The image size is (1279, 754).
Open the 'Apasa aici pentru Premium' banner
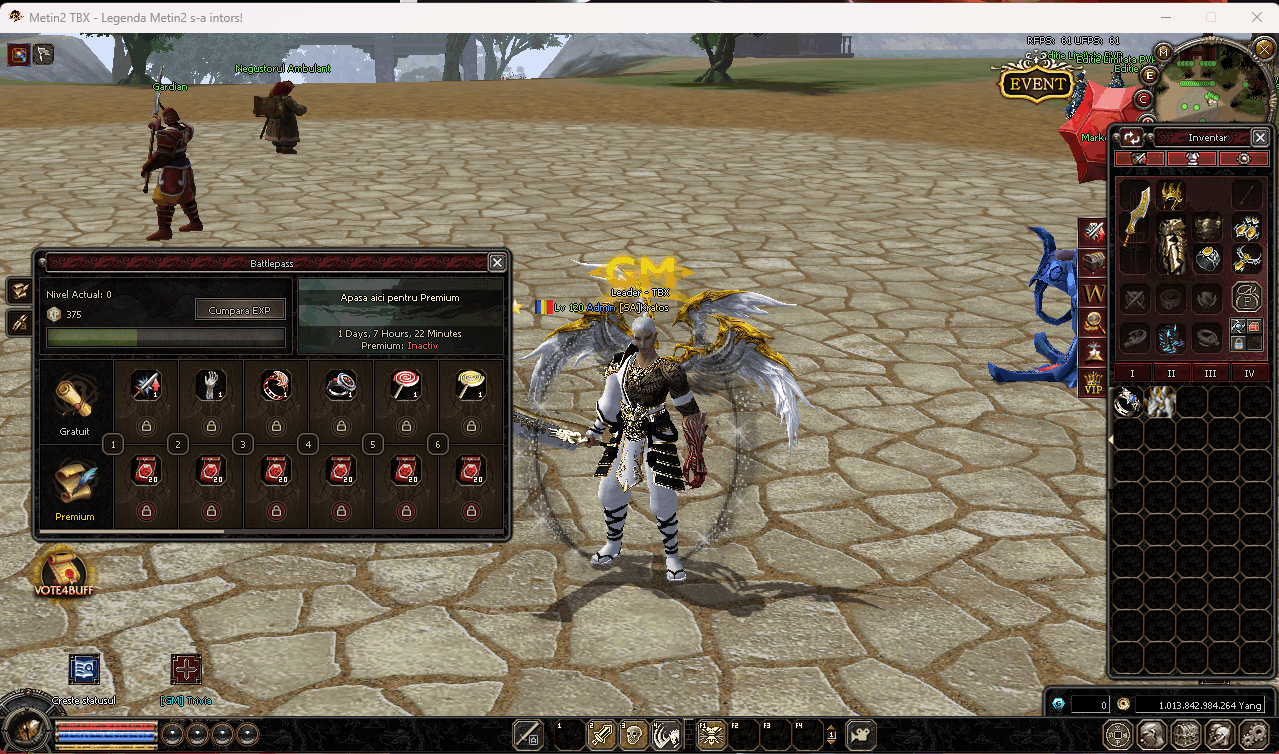point(400,298)
